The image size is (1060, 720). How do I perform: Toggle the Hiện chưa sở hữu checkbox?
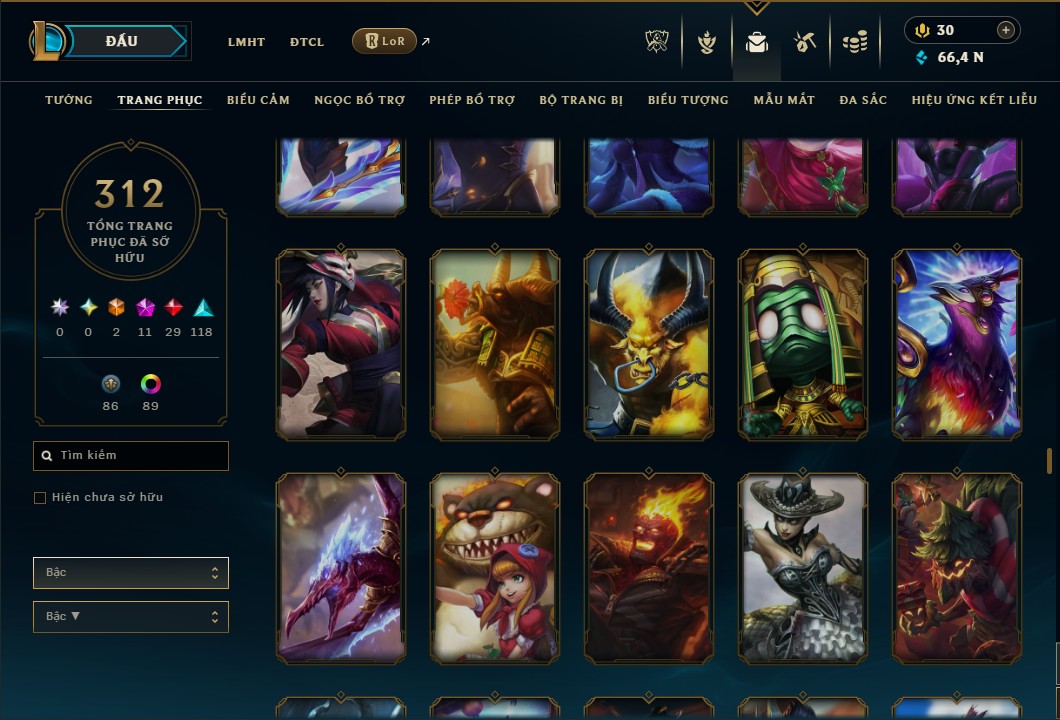(x=40, y=498)
